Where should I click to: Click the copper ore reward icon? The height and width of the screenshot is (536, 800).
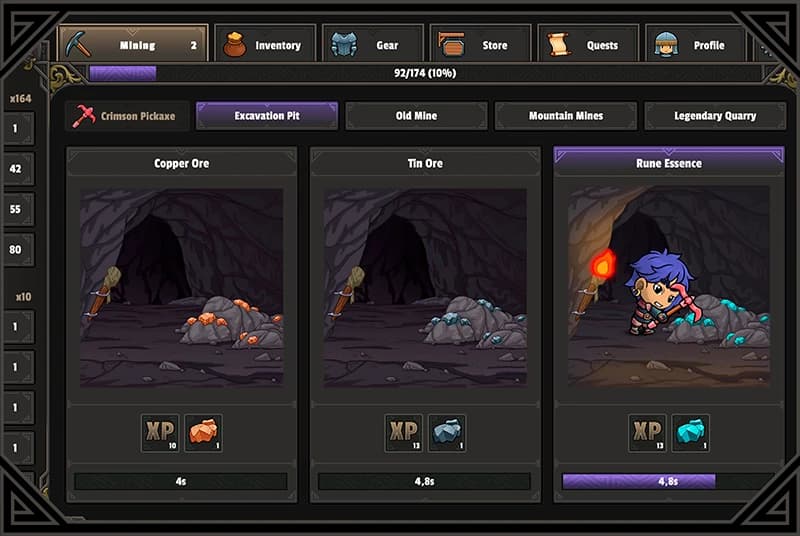[x=203, y=432]
